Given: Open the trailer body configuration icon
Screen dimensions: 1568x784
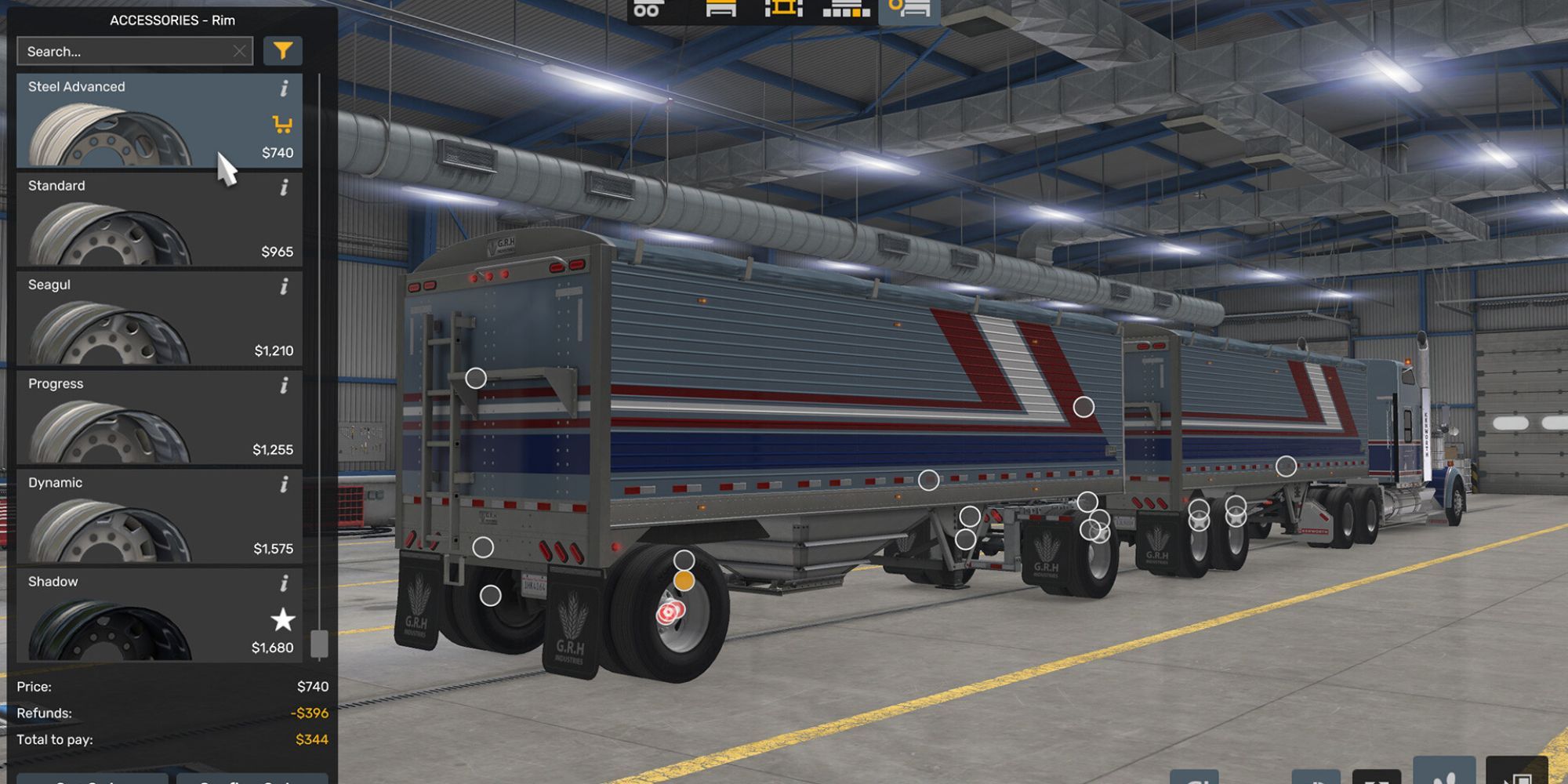Looking at the screenshot, I should point(720,12).
